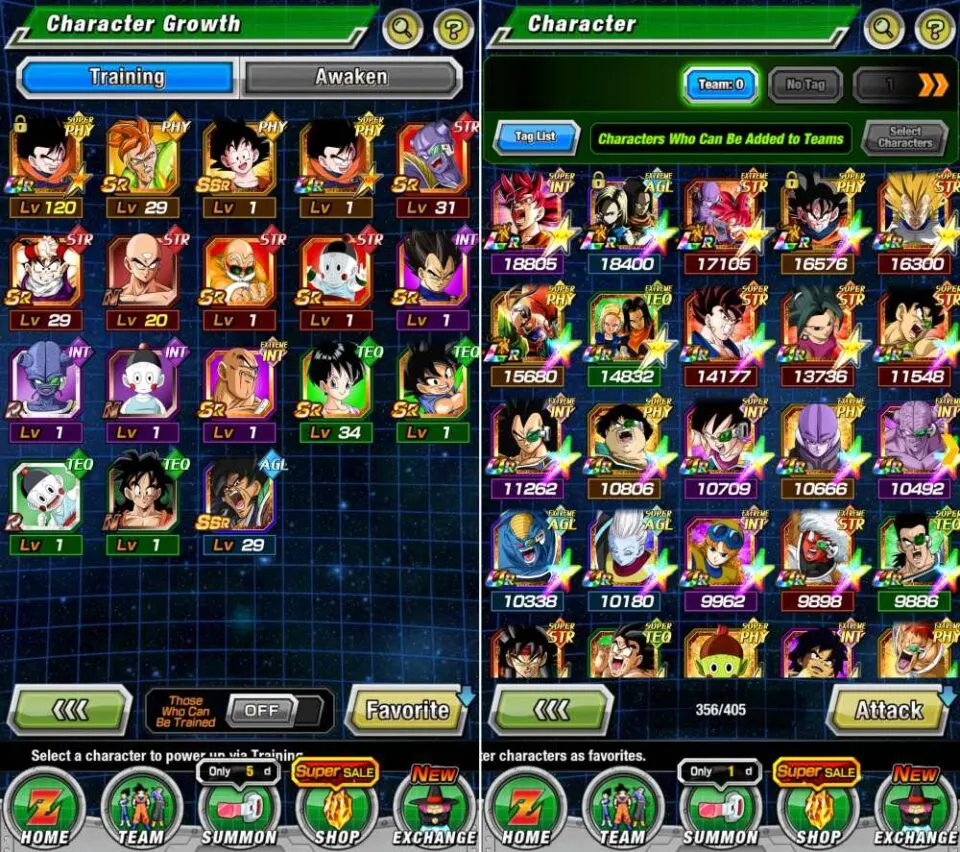Switch to the Awaken tab
Screen dimensions: 960x852
[x=351, y=77]
